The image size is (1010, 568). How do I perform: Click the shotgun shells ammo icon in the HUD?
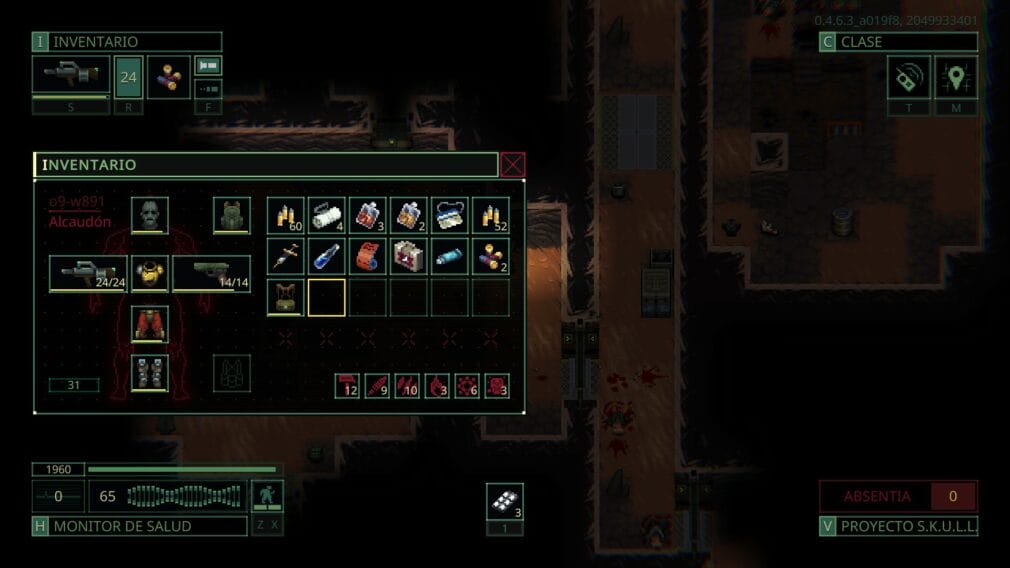coord(169,77)
